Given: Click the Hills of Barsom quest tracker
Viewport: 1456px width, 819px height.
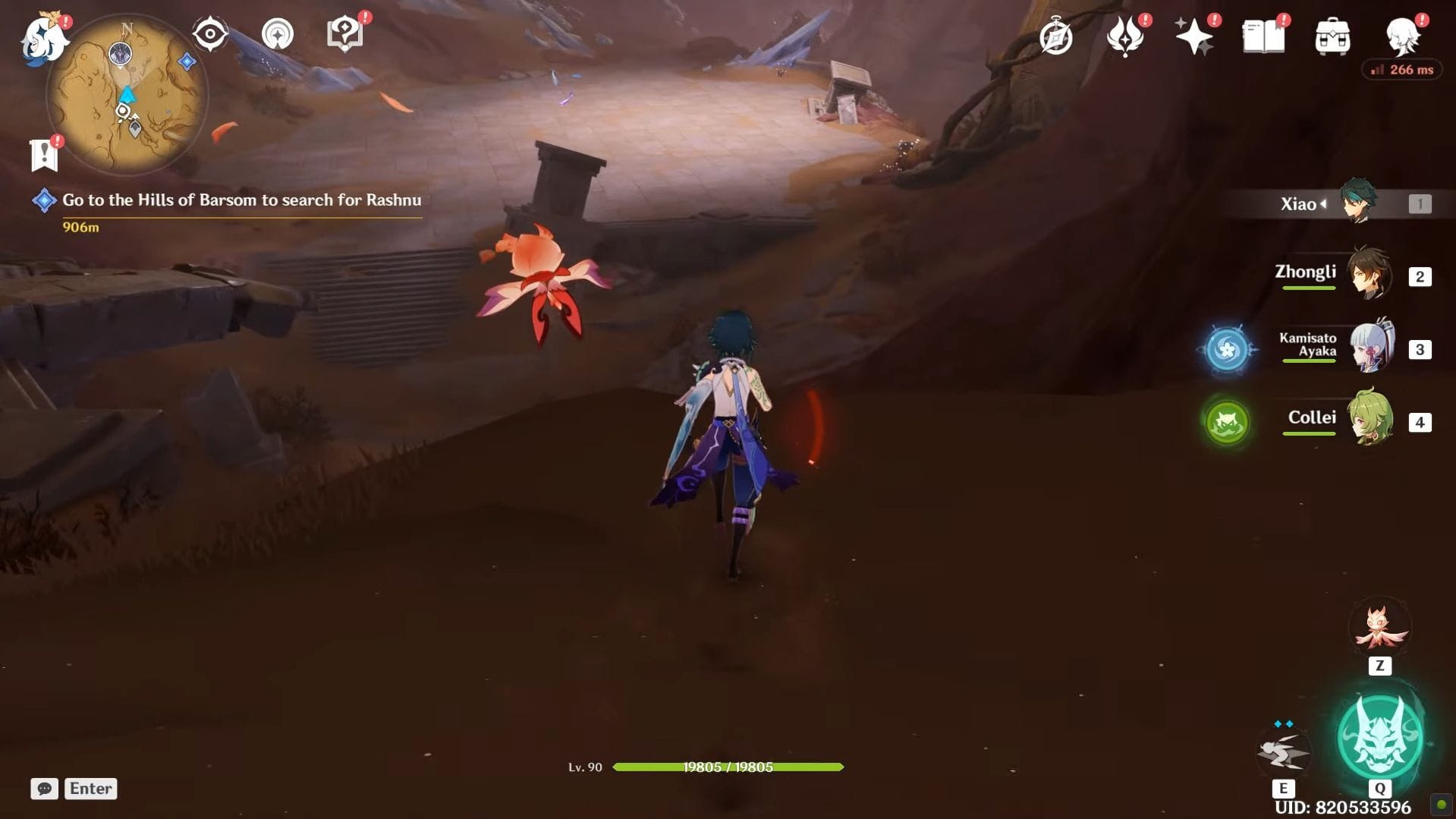Looking at the screenshot, I should coord(241,200).
